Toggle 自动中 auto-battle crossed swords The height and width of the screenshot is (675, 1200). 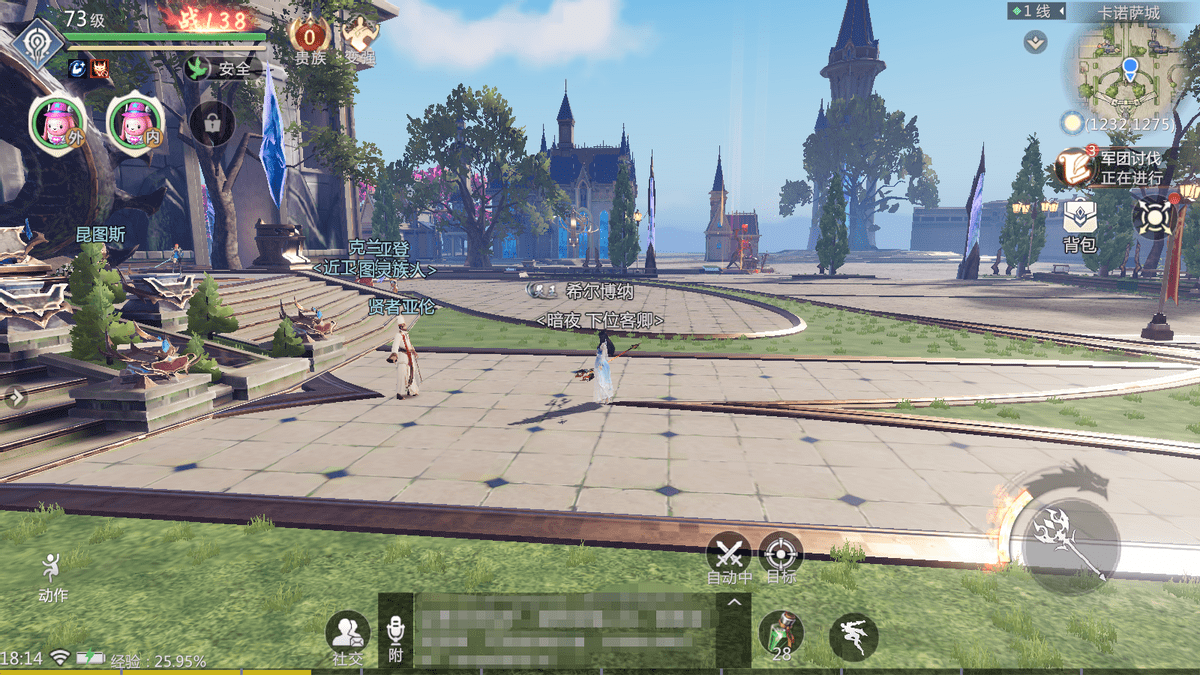pos(728,555)
